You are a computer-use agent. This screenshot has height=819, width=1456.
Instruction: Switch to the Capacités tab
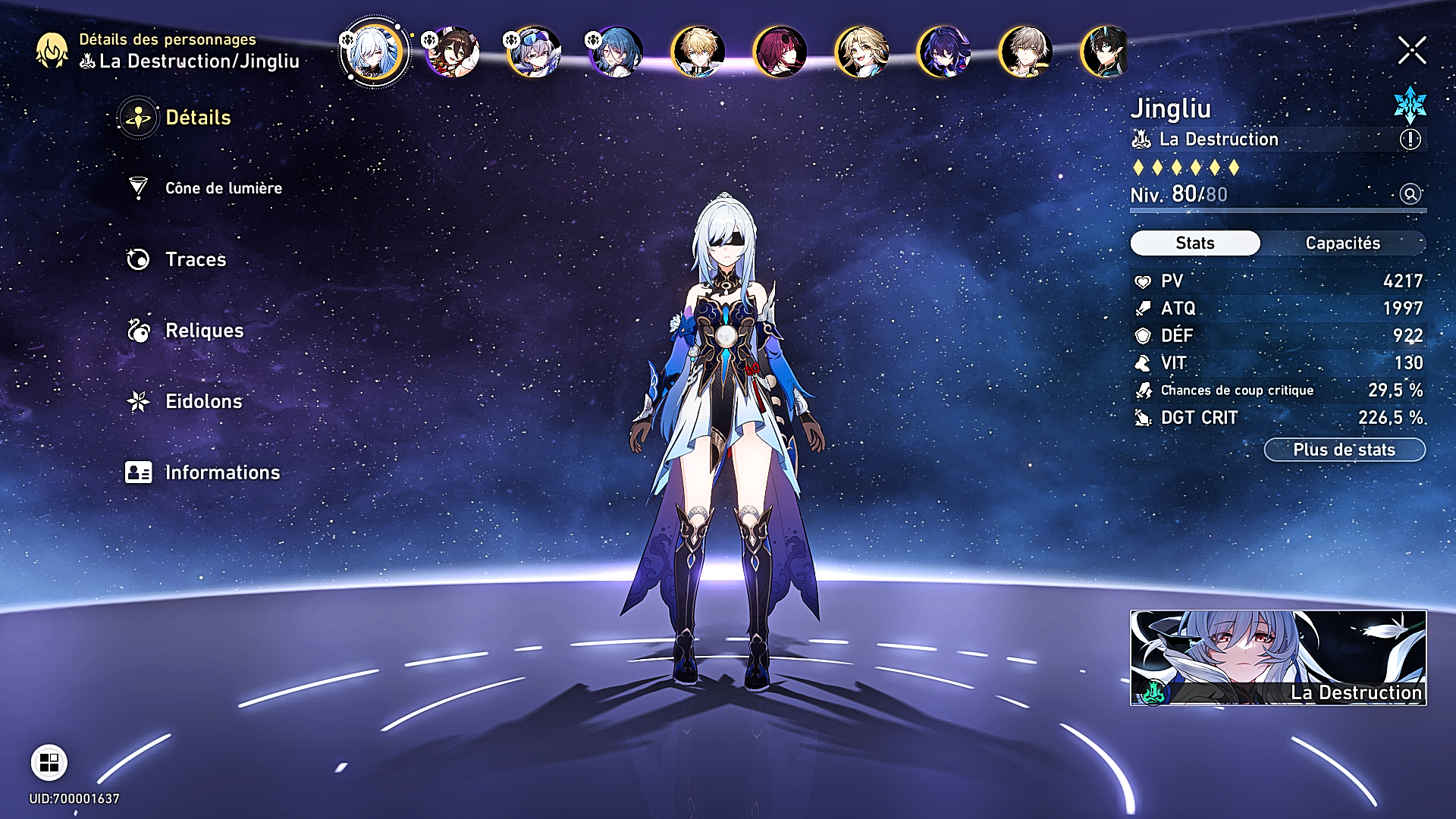1342,243
